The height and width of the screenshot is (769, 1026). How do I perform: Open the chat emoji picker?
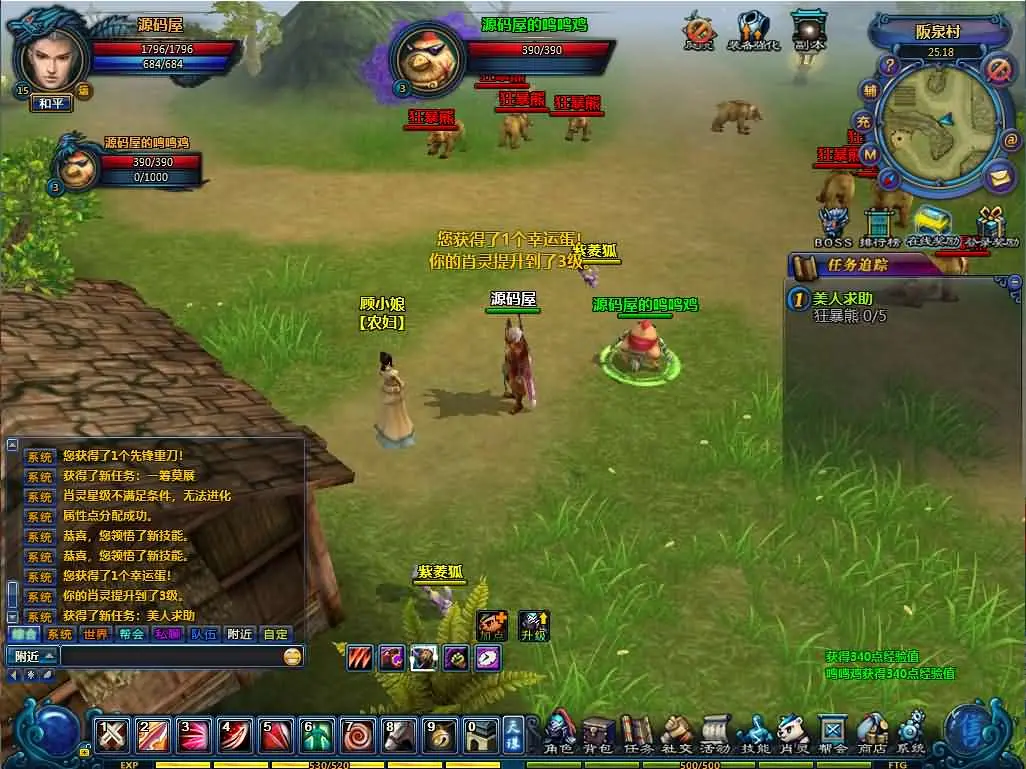click(293, 657)
